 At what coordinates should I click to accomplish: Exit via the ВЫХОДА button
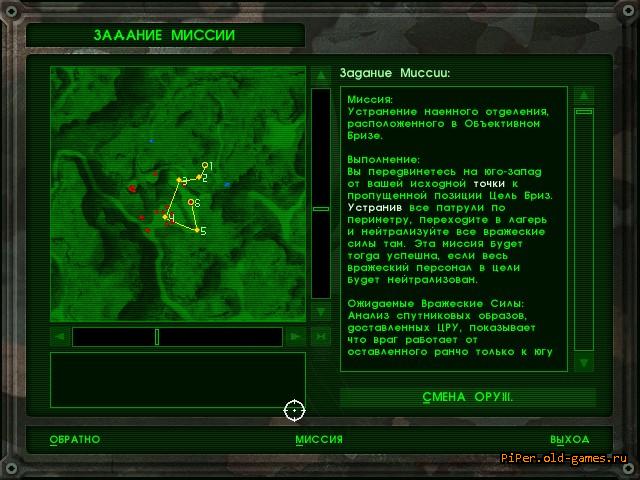tap(569, 439)
